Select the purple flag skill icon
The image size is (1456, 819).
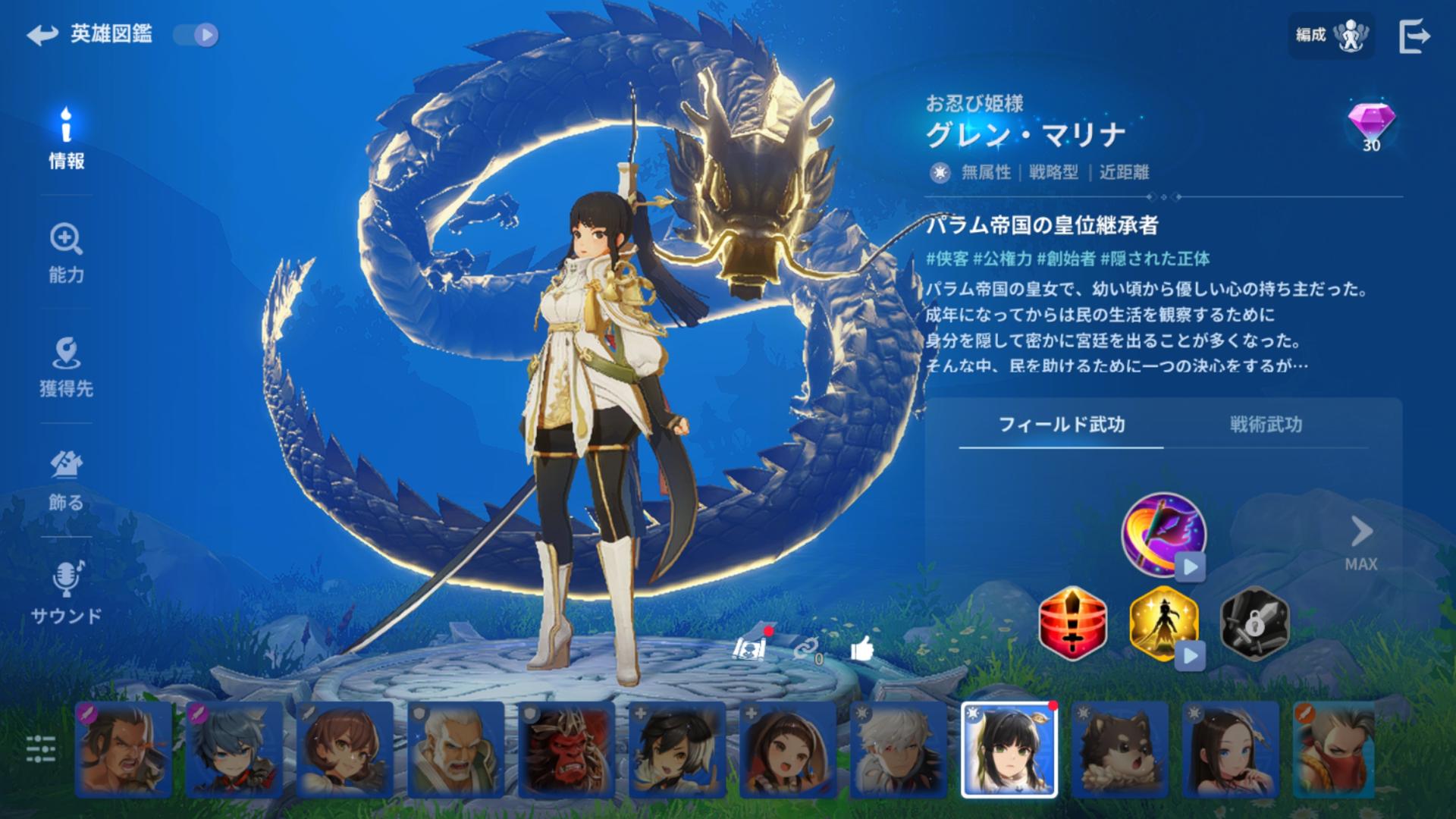pyautogui.click(x=1163, y=534)
